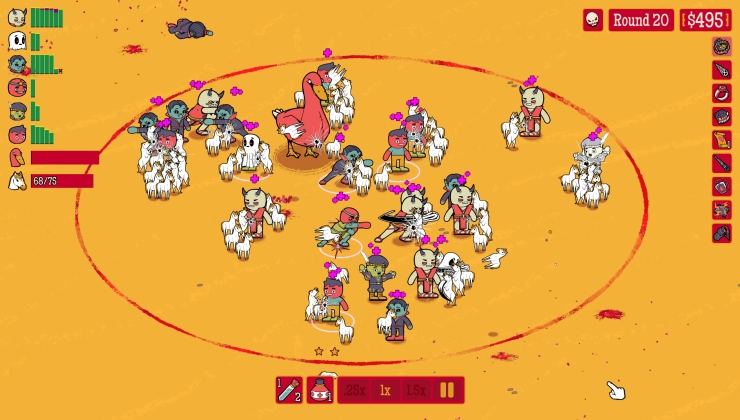Set game speed to 1x

[385, 390]
